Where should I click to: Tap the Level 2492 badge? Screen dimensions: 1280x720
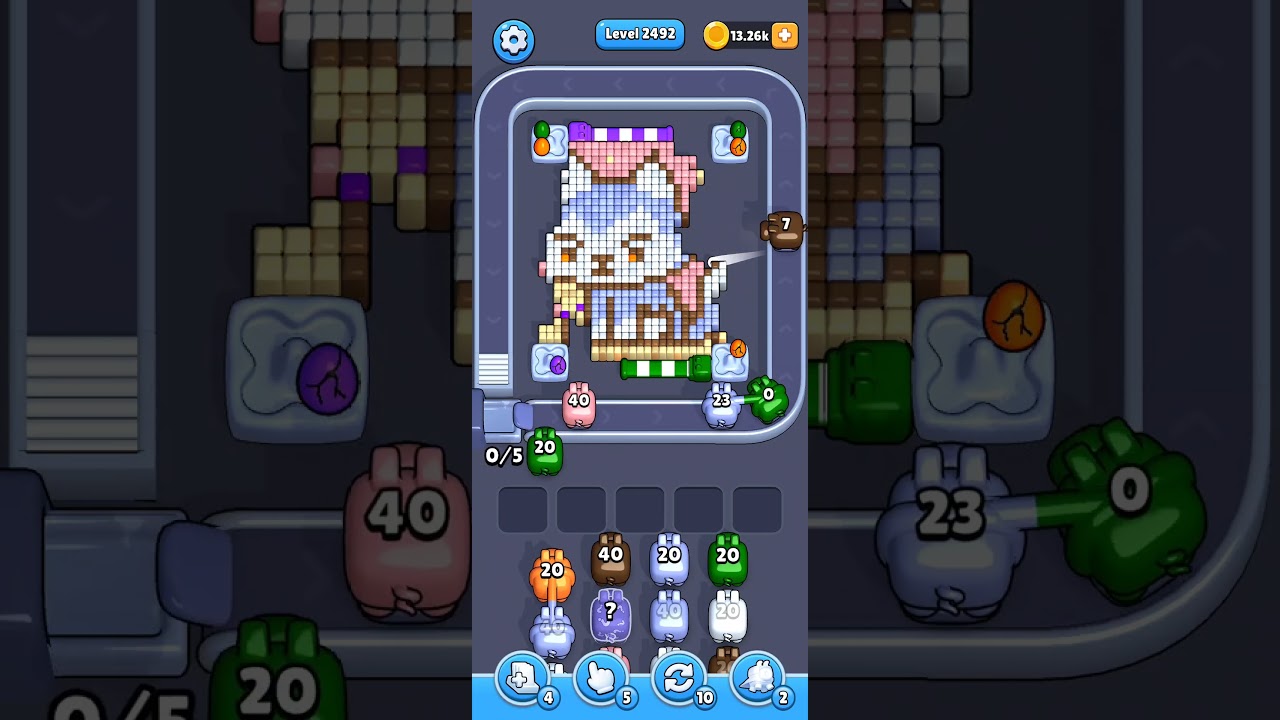click(x=640, y=34)
